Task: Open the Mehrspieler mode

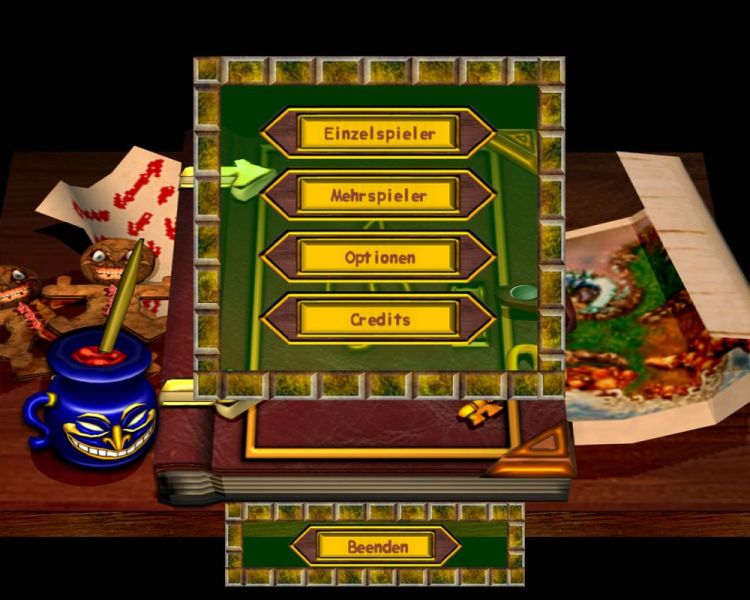Action: (378, 195)
